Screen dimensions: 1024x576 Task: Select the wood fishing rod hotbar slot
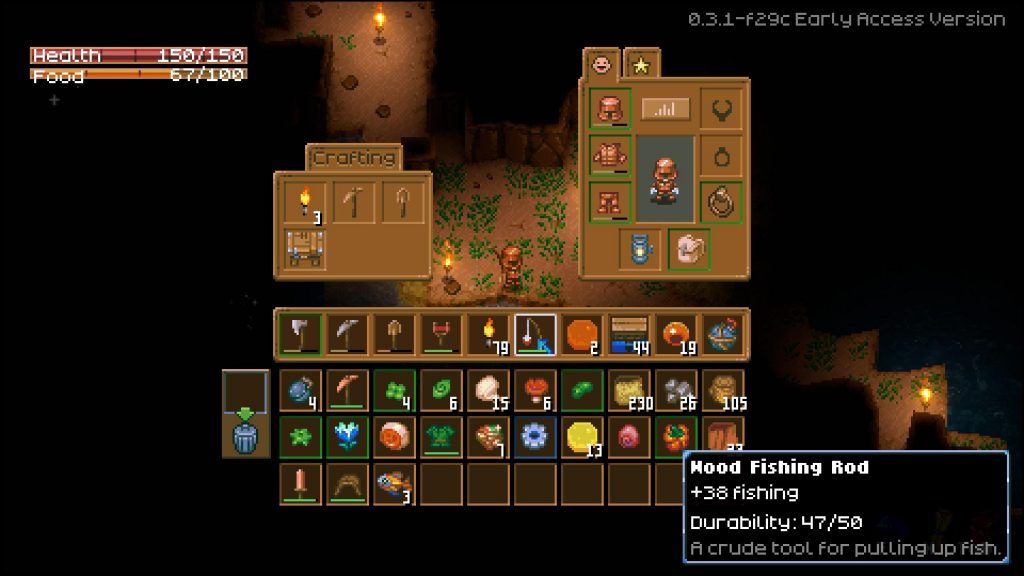[535, 334]
